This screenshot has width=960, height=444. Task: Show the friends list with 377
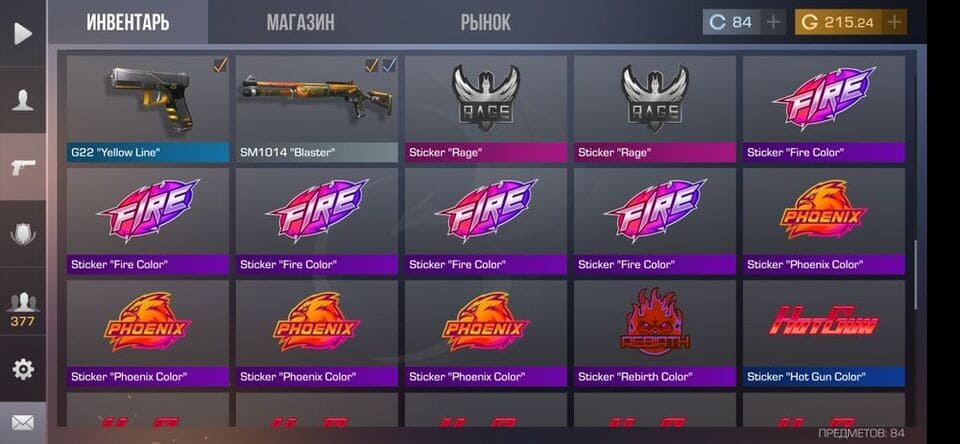(23, 308)
